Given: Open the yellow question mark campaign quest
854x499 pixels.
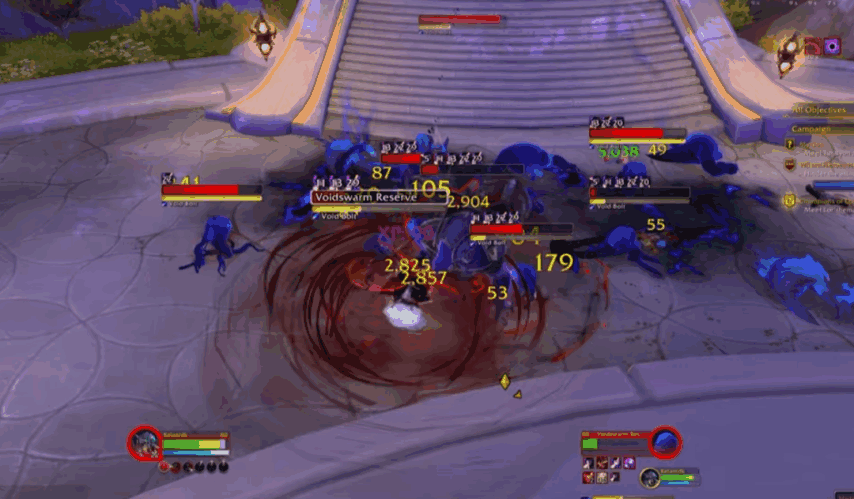Looking at the screenshot, I should coord(790,145).
